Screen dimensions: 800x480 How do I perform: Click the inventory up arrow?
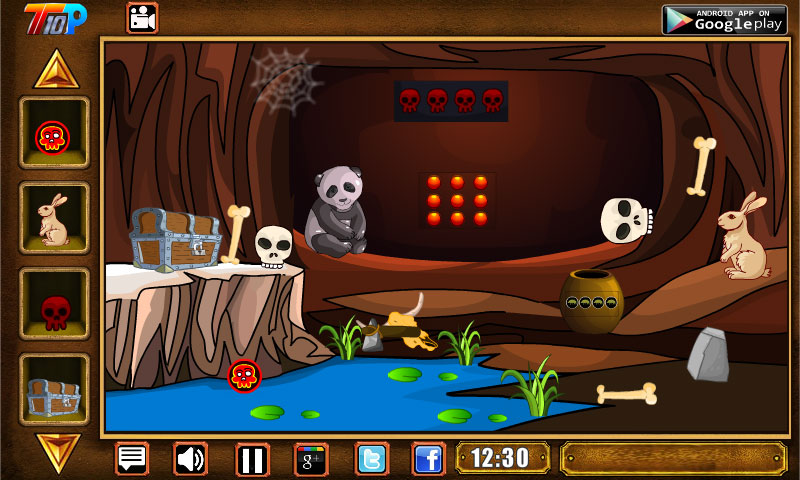coord(54,70)
